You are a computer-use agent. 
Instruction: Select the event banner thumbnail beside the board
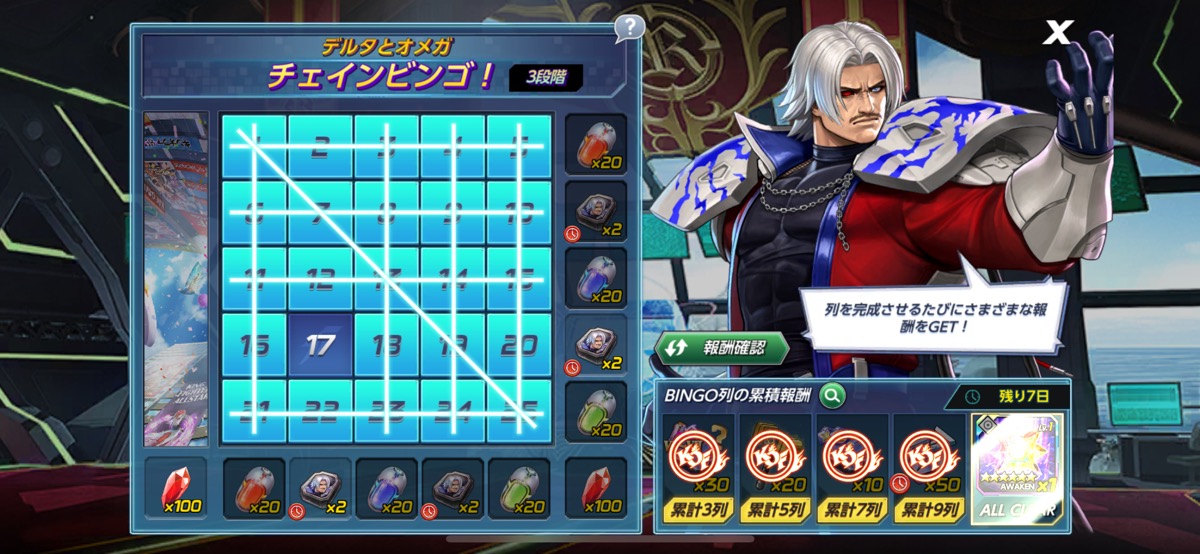pyautogui.click(x=175, y=278)
